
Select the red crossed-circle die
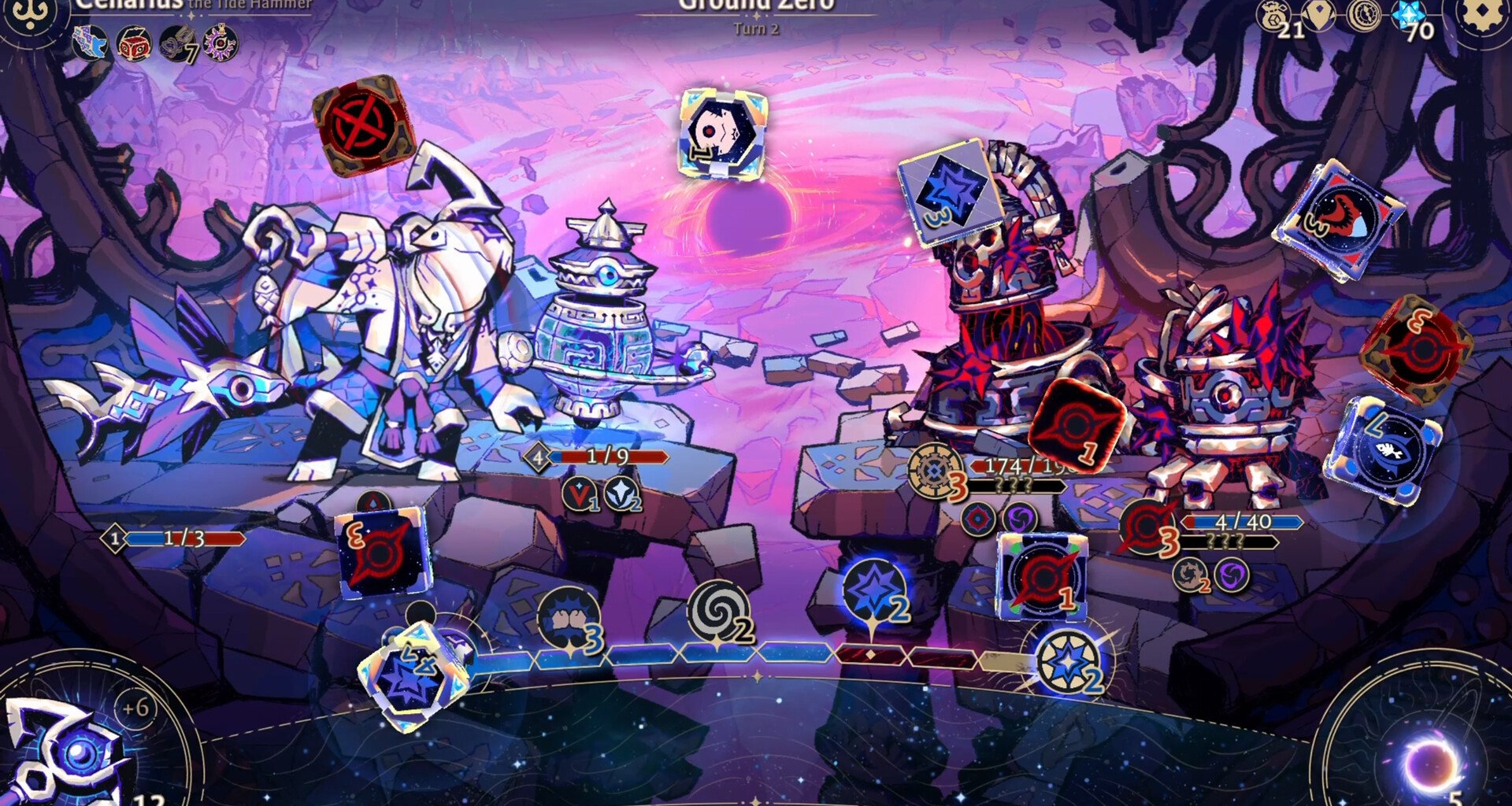tap(364, 124)
